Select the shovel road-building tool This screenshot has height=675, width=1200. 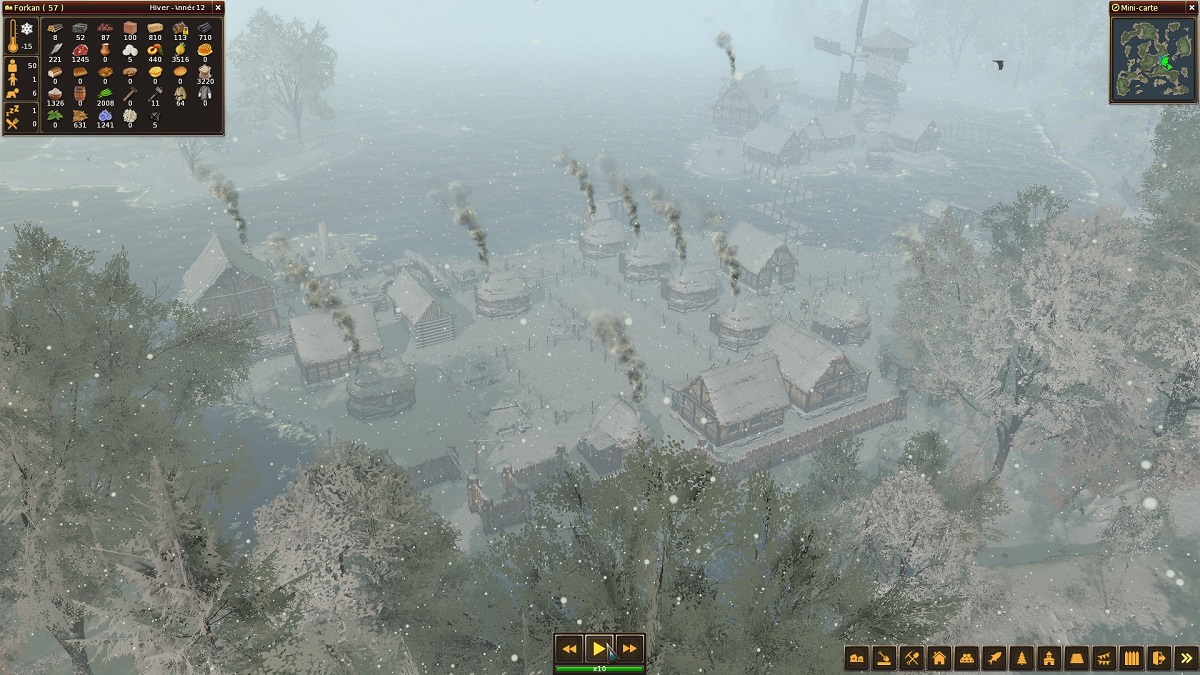point(884,657)
